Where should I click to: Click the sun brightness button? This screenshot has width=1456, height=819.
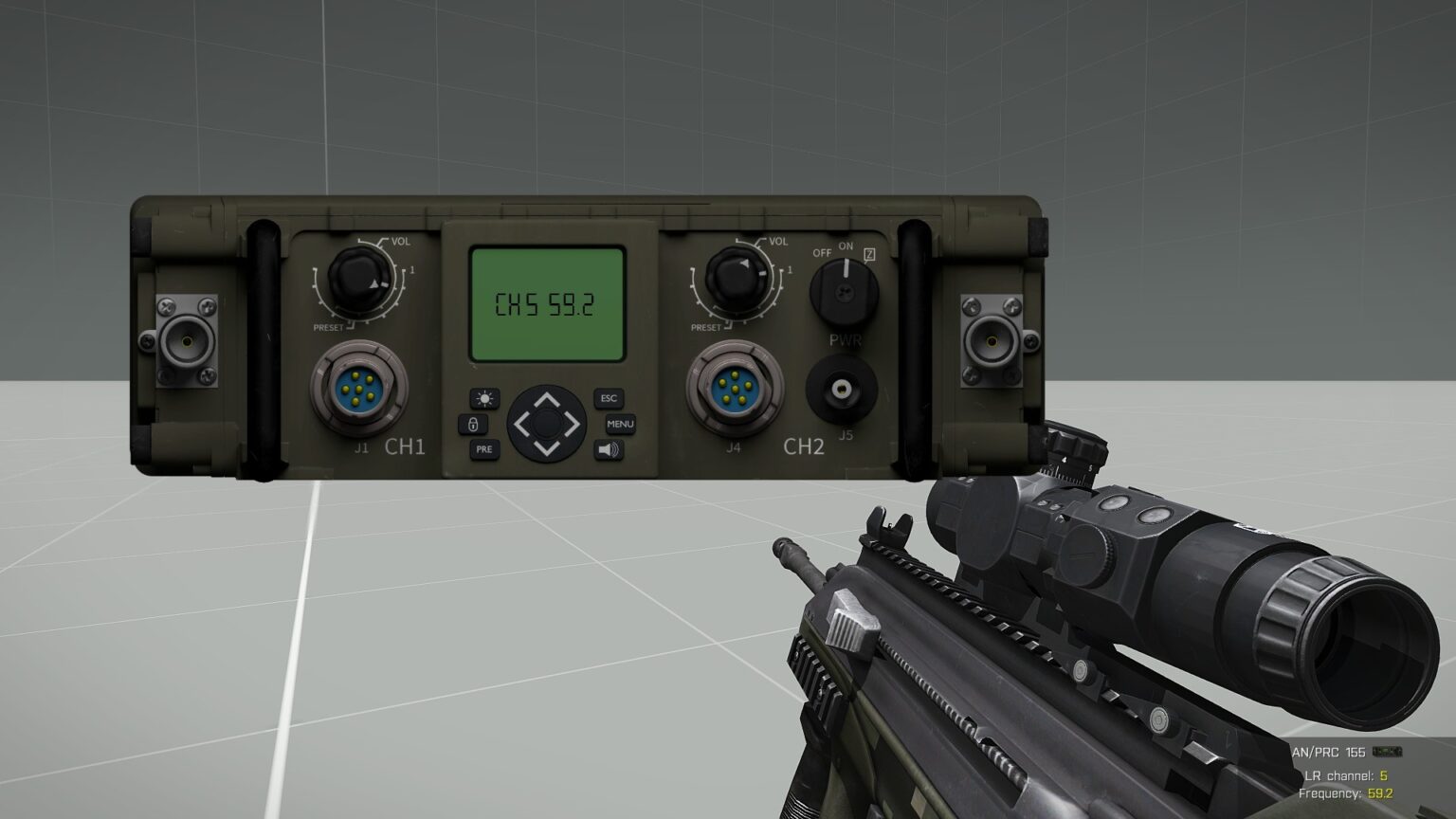485,398
